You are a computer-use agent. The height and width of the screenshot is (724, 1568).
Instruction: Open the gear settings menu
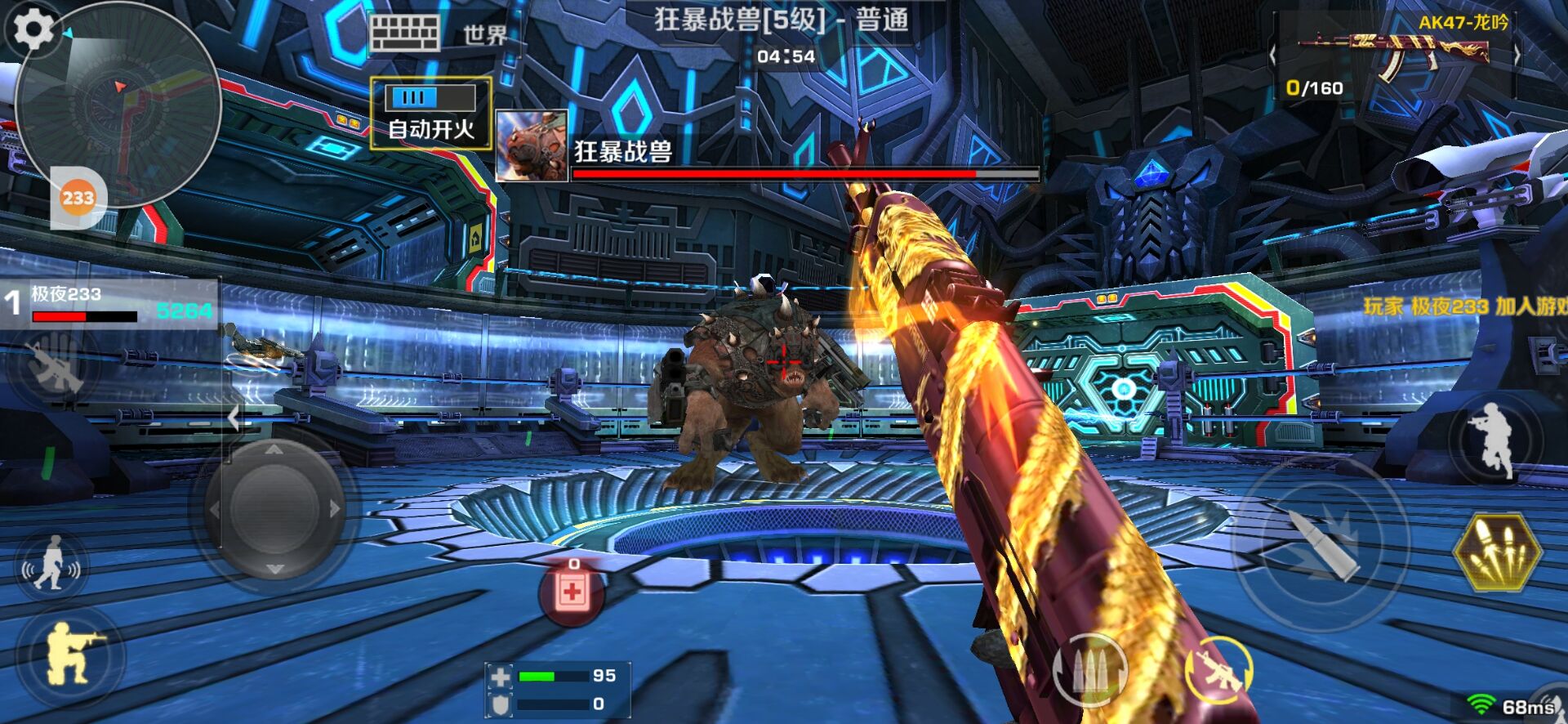pos(33,29)
